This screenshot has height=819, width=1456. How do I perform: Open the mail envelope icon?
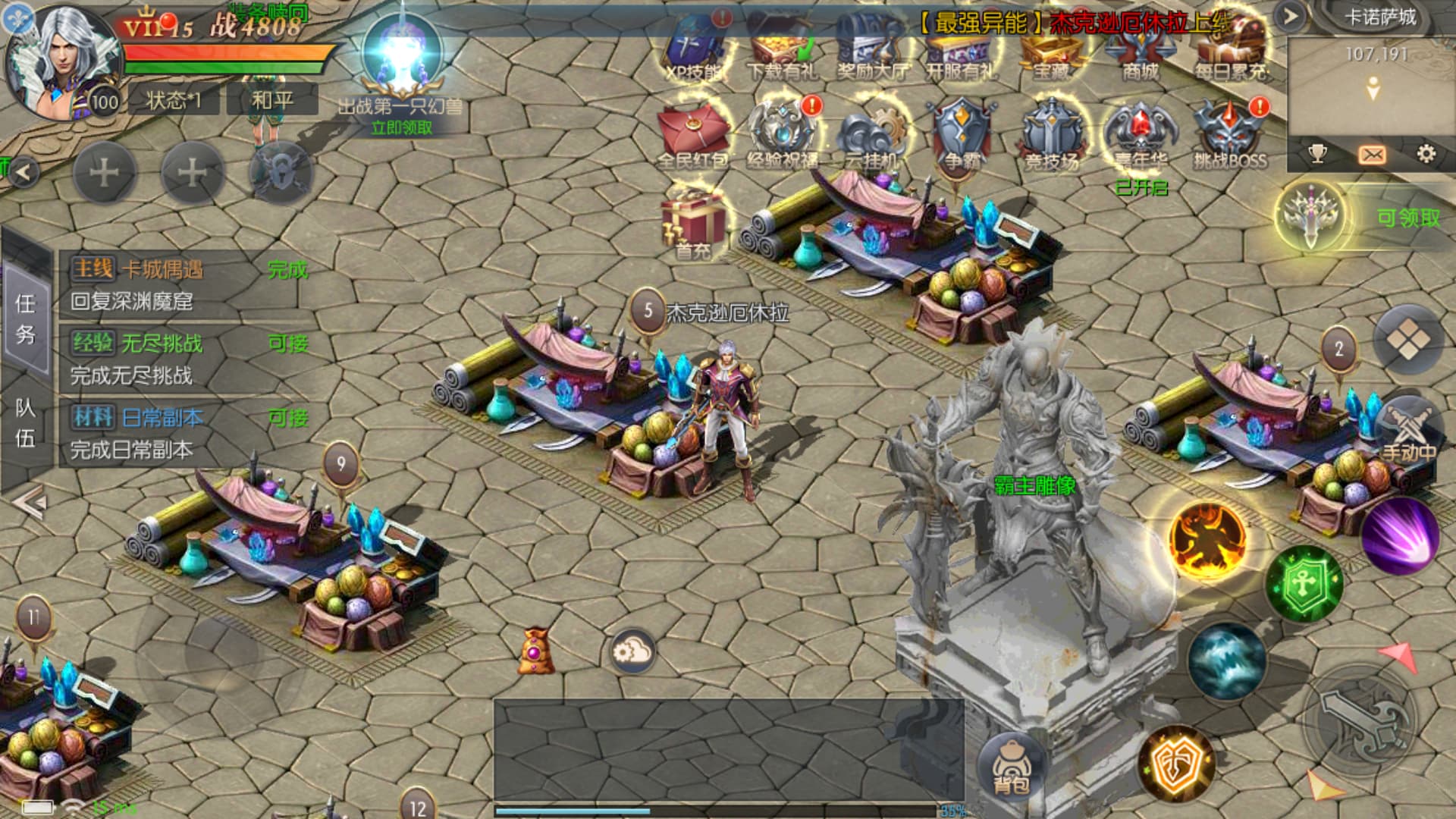pyautogui.click(x=1372, y=155)
